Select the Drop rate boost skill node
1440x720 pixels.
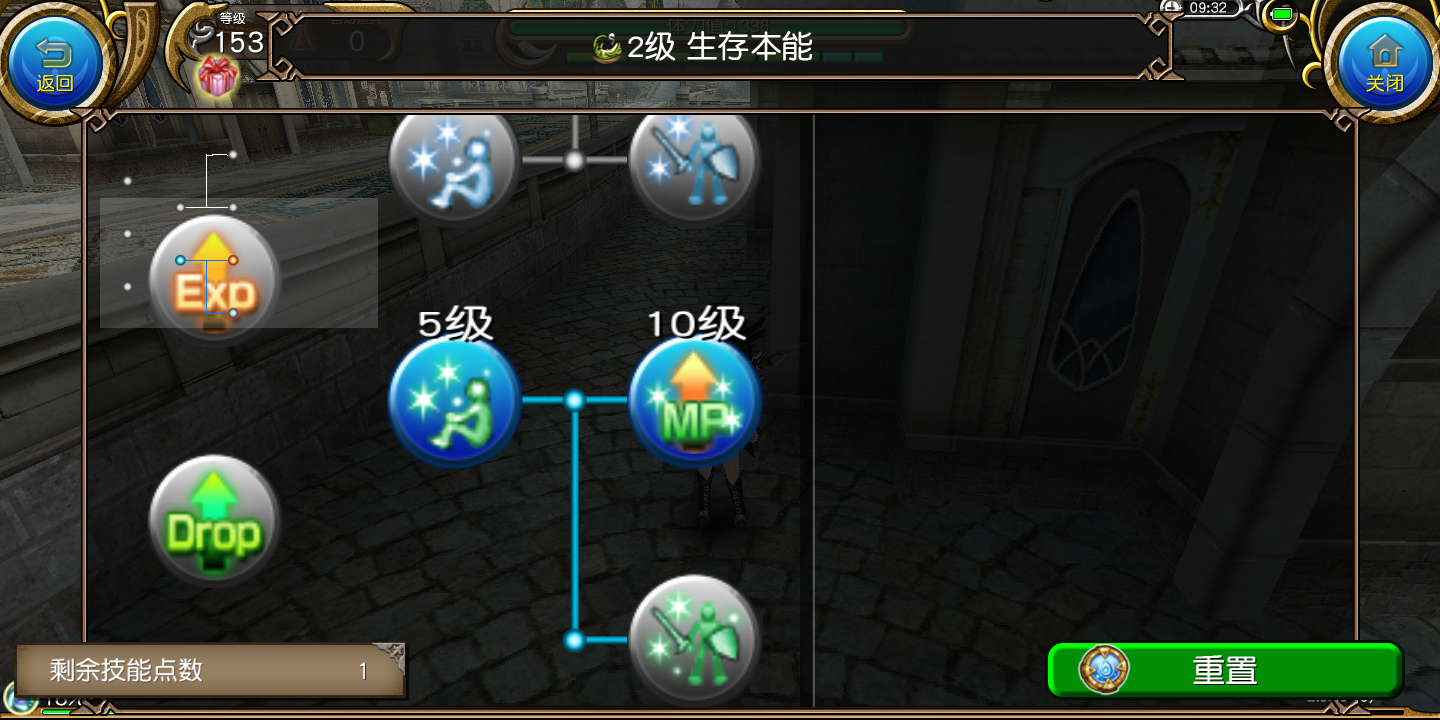point(213,519)
